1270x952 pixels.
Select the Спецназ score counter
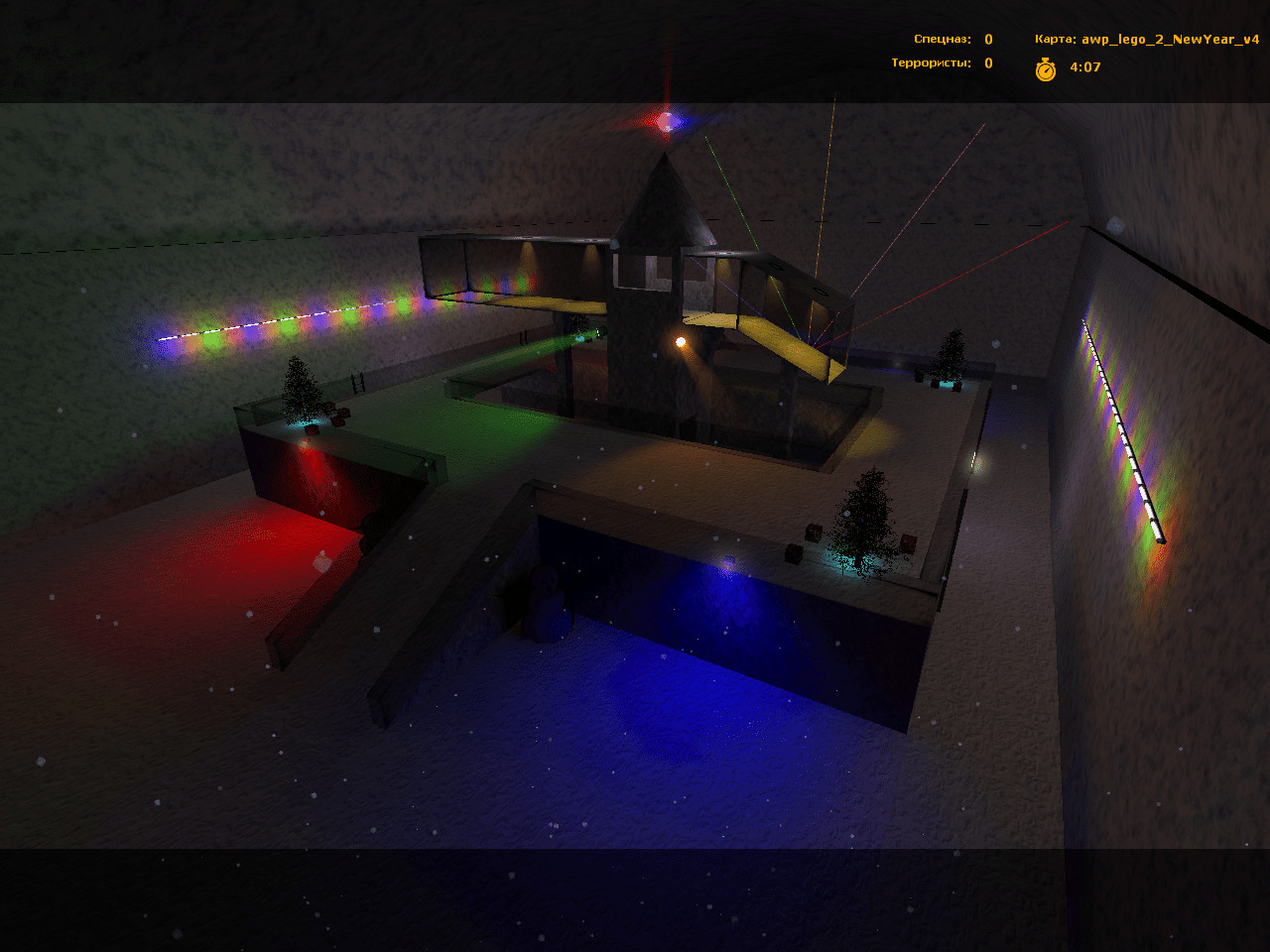click(987, 39)
